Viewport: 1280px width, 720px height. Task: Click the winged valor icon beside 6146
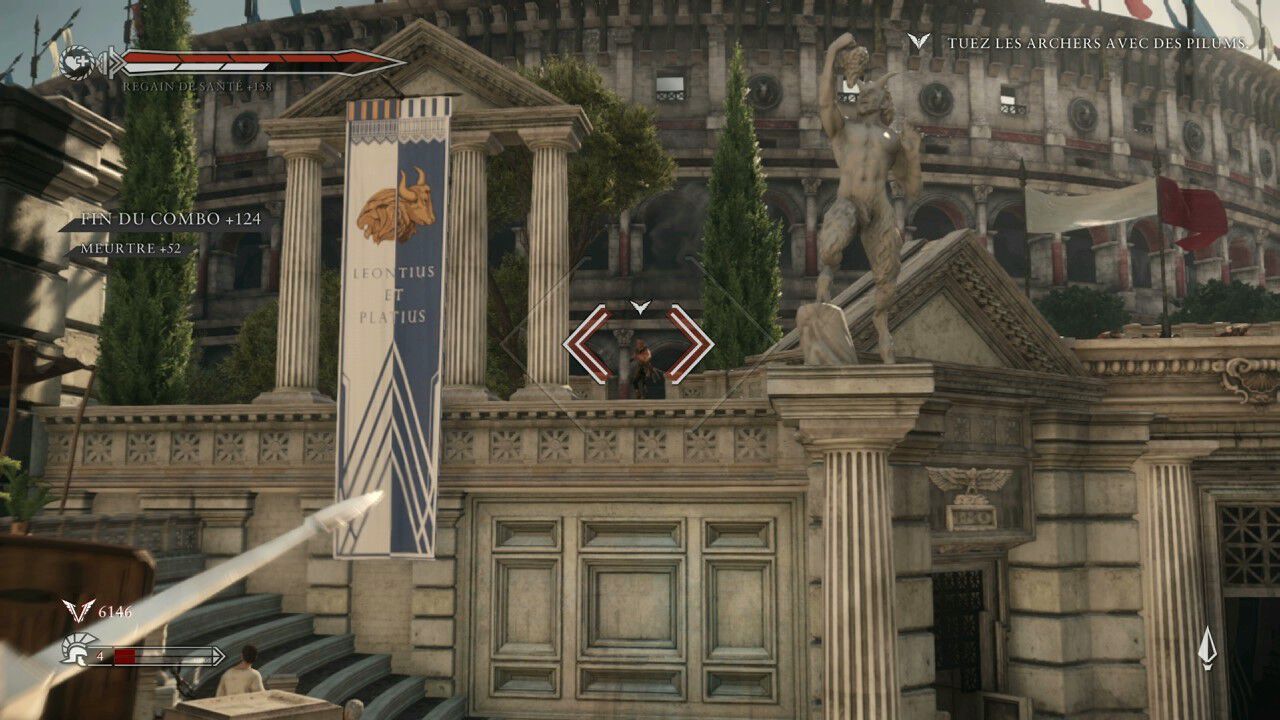(78, 610)
